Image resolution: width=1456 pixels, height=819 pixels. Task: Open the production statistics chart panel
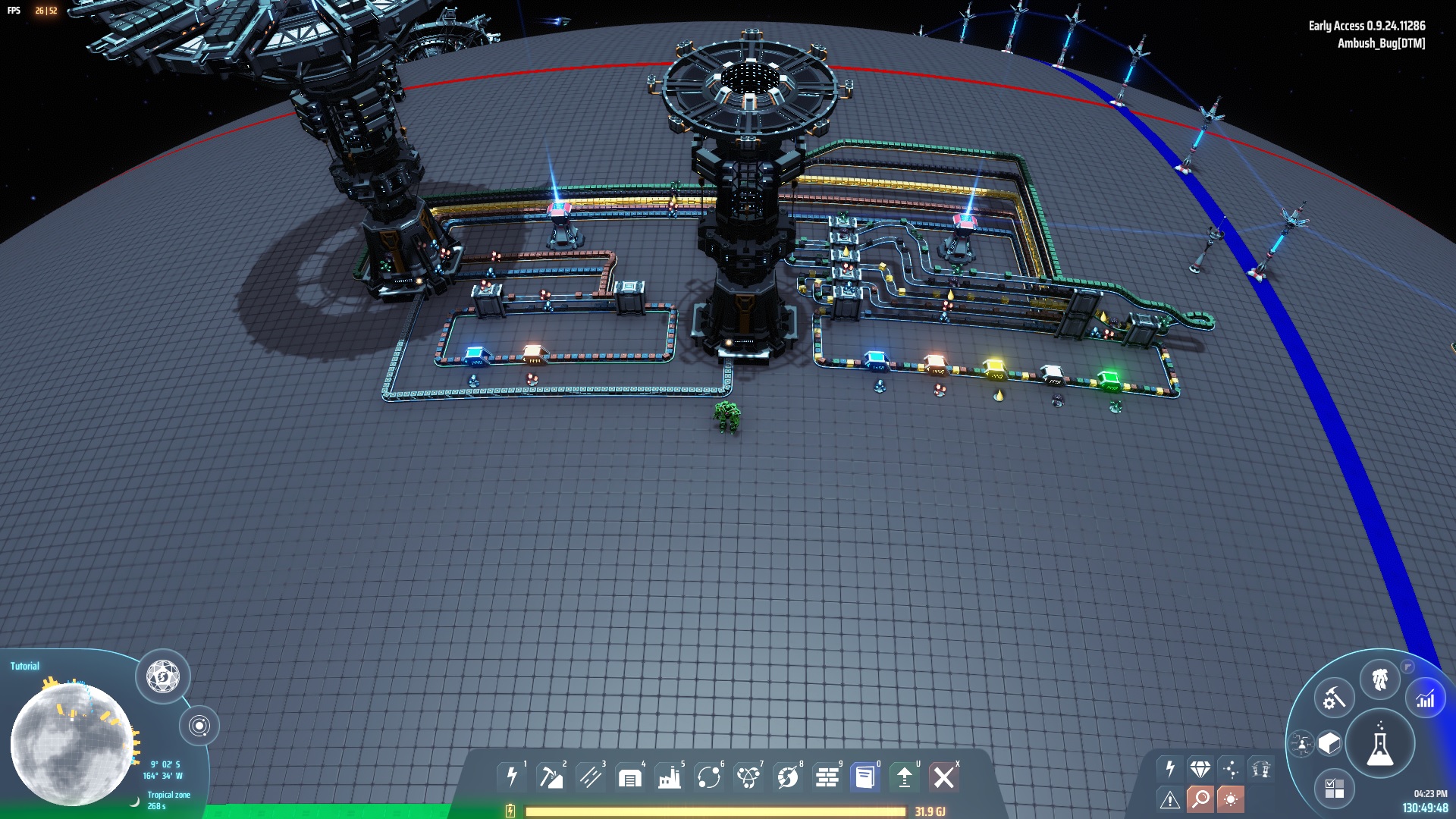(x=1426, y=698)
